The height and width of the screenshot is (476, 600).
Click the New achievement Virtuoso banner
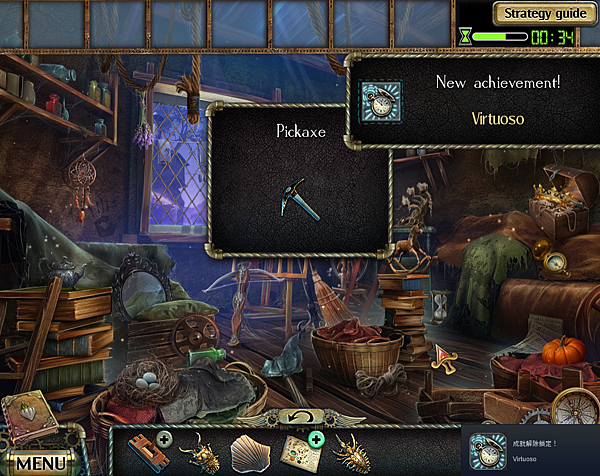tap(472, 98)
